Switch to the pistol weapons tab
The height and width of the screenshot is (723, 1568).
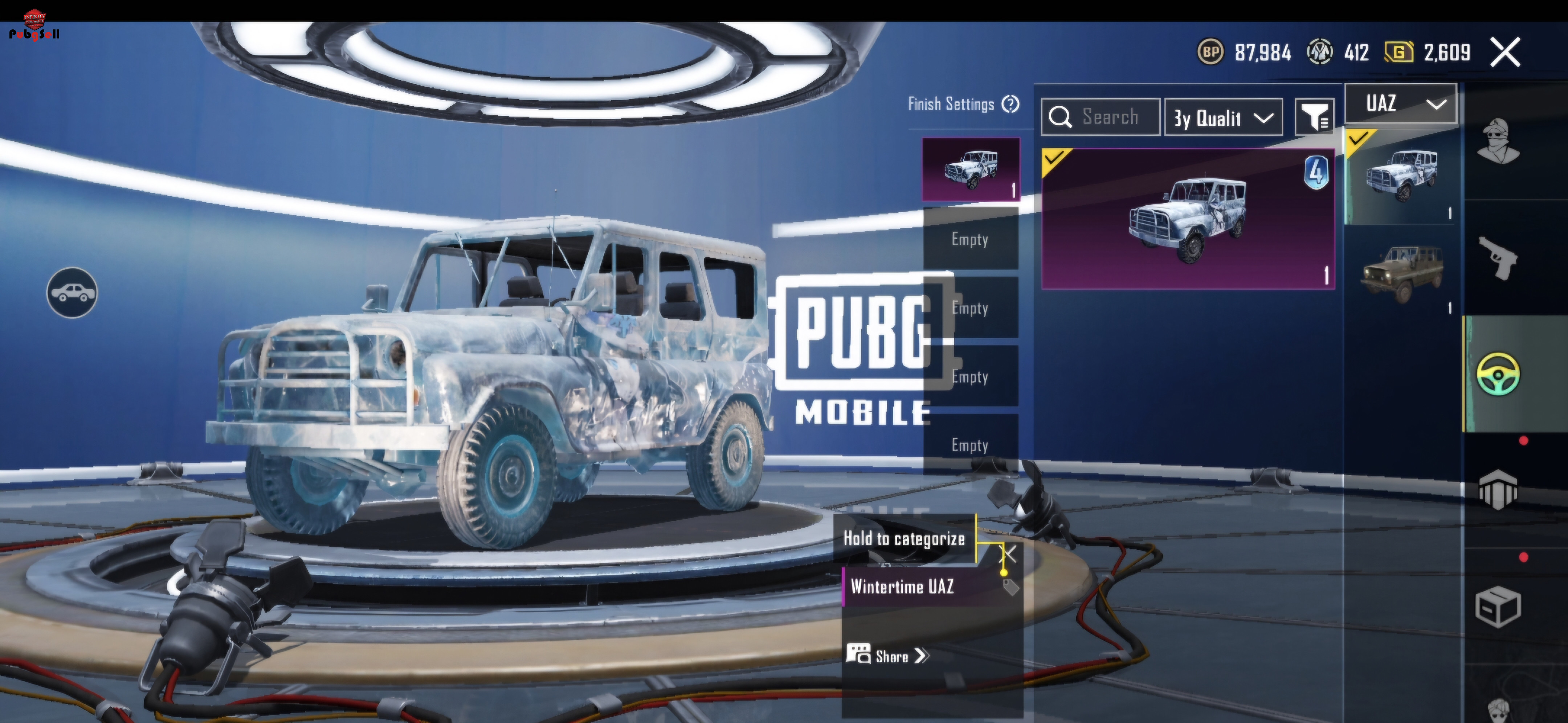[1498, 257]
